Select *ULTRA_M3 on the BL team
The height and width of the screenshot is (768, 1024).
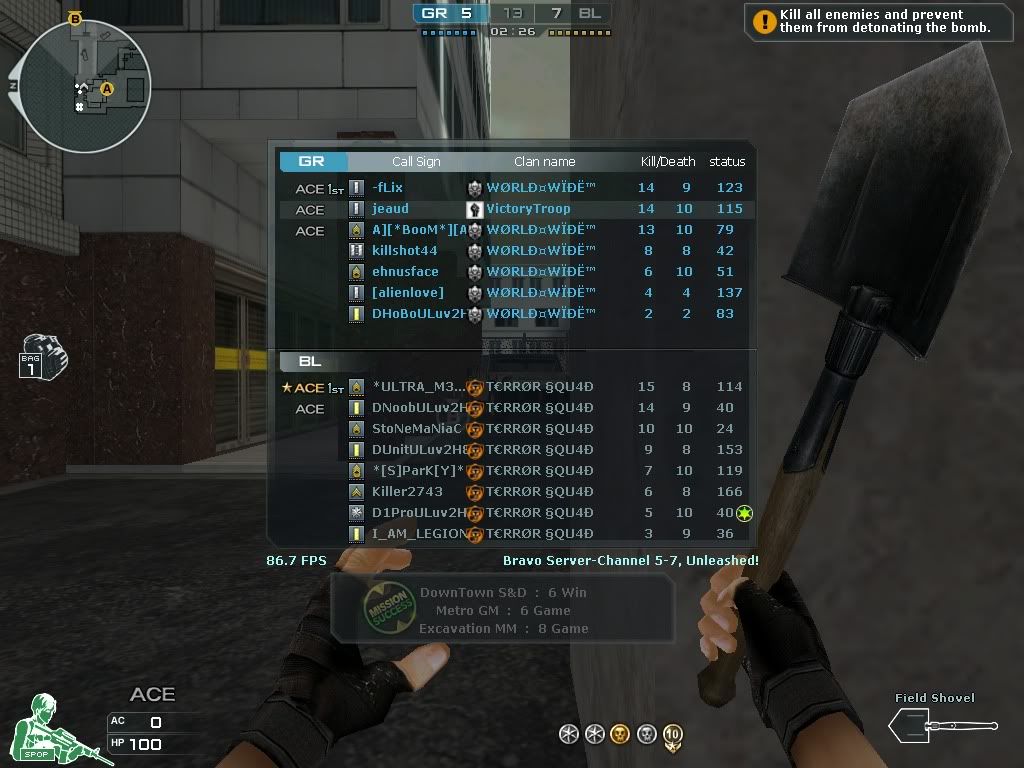click(418, 387)
